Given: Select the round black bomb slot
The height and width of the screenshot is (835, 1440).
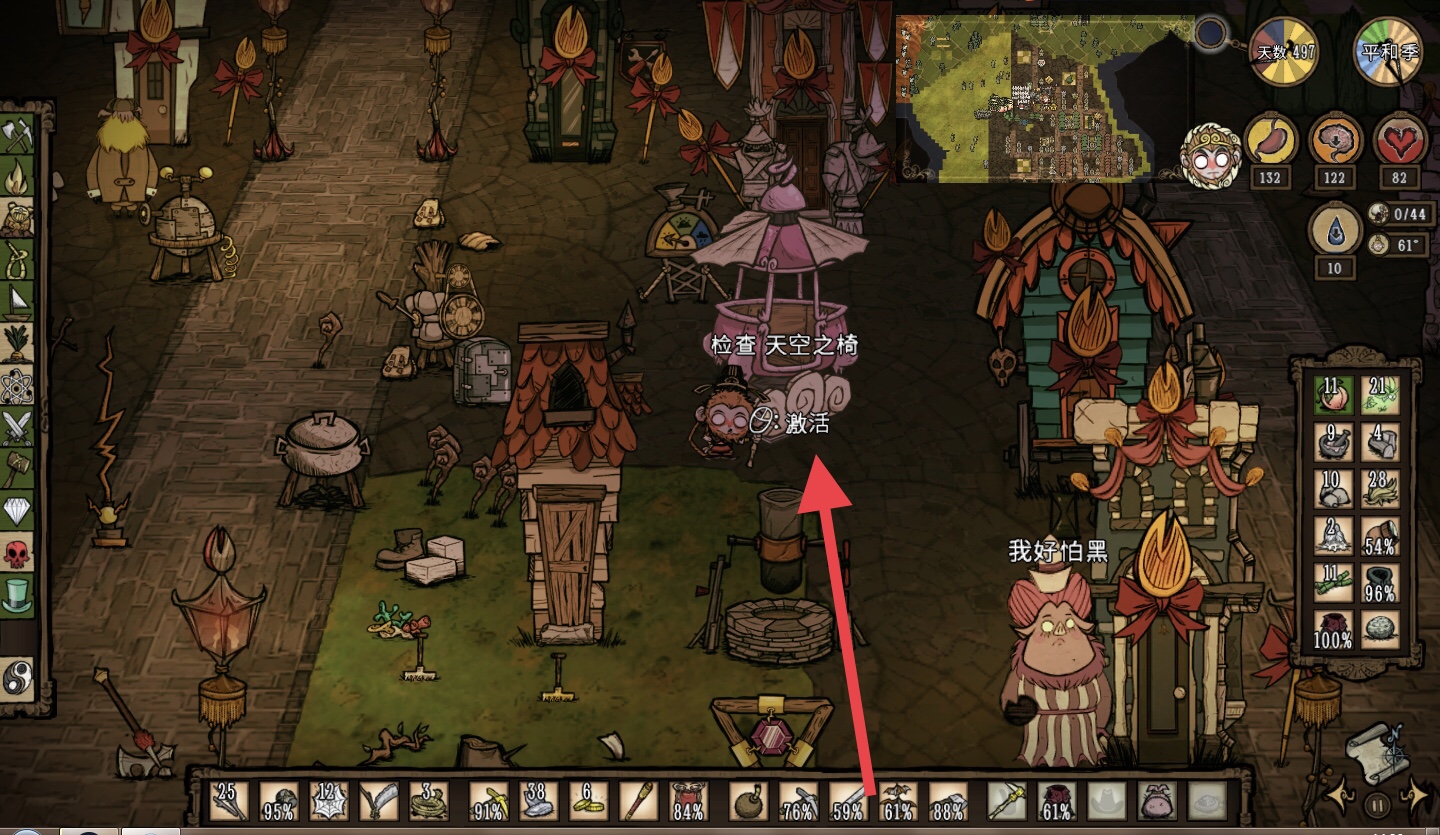Looking at the screenshot, I should (748, 801).
